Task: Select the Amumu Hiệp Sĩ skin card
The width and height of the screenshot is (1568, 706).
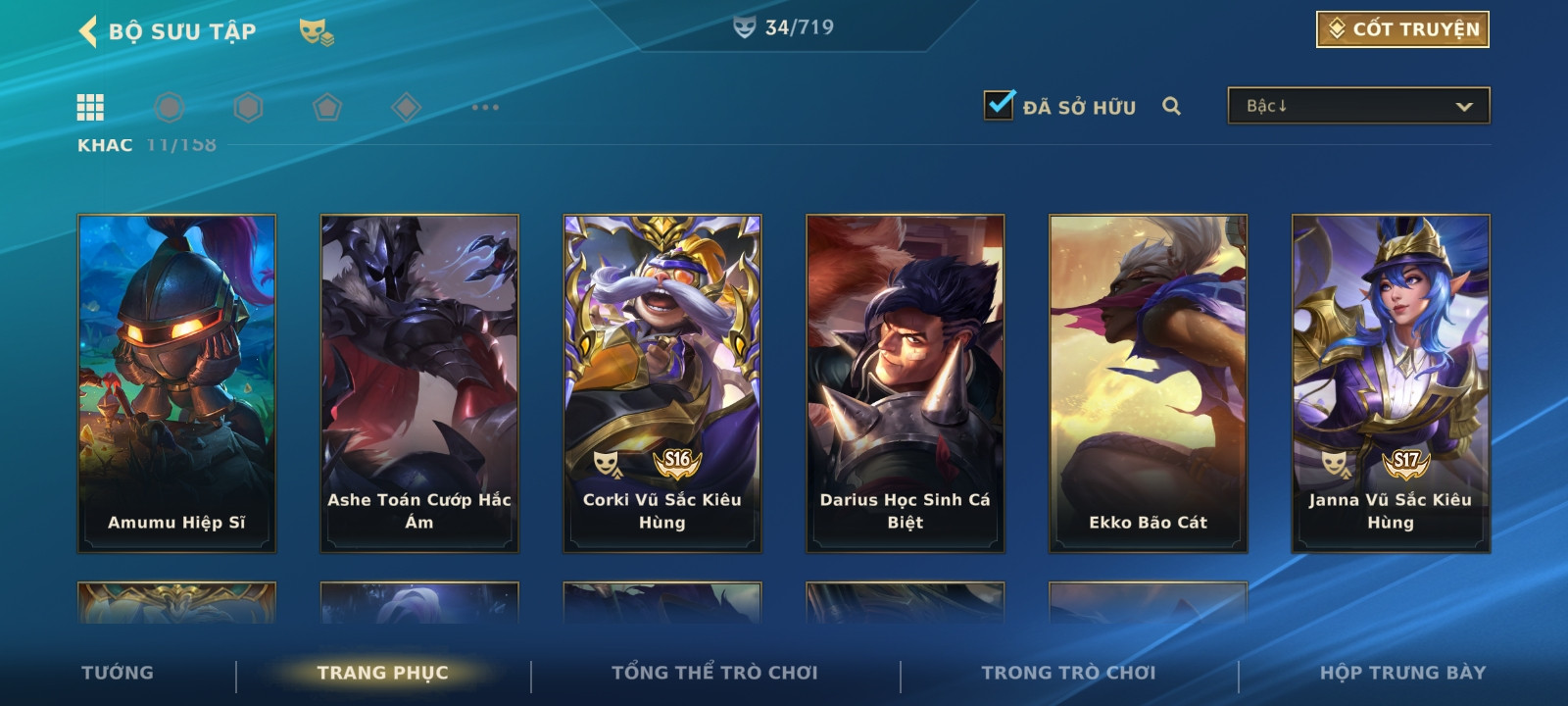Action: tap(177, 383)
